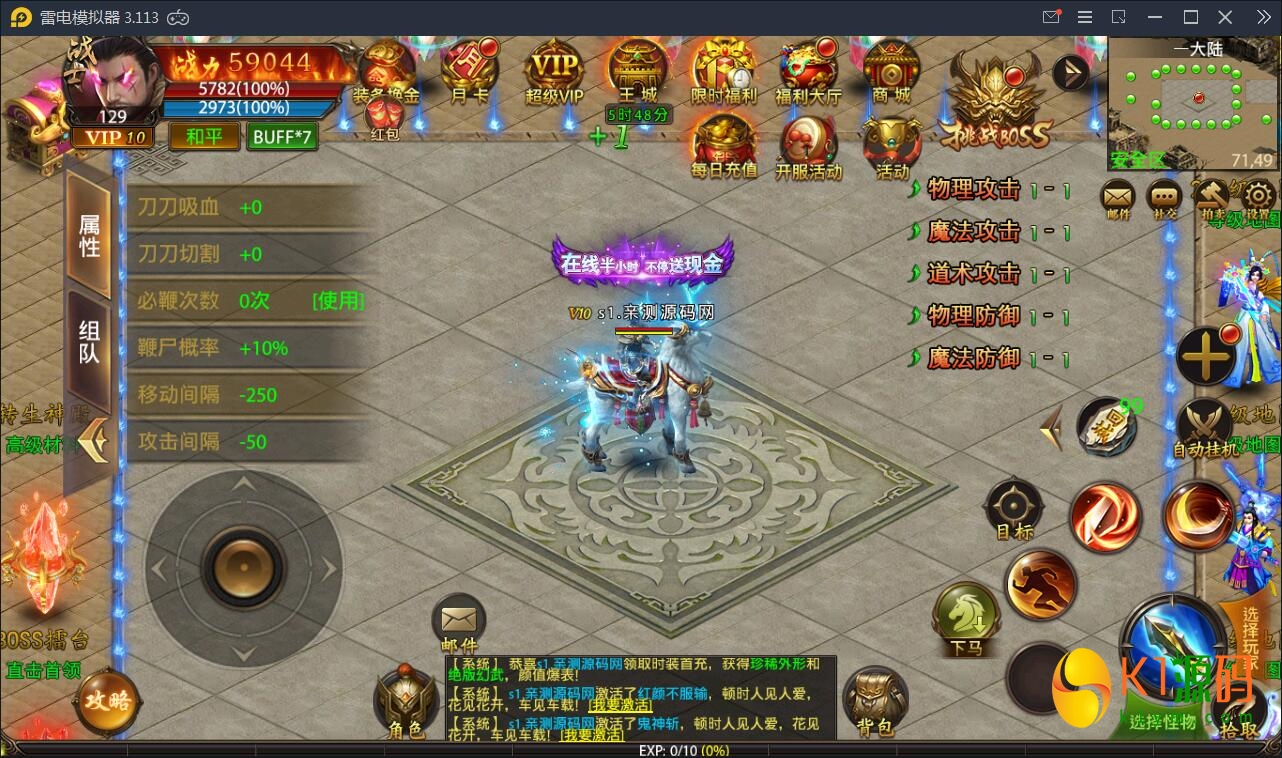
Task: Show the BUFF*7 buff list
Action: click(282, 136)
